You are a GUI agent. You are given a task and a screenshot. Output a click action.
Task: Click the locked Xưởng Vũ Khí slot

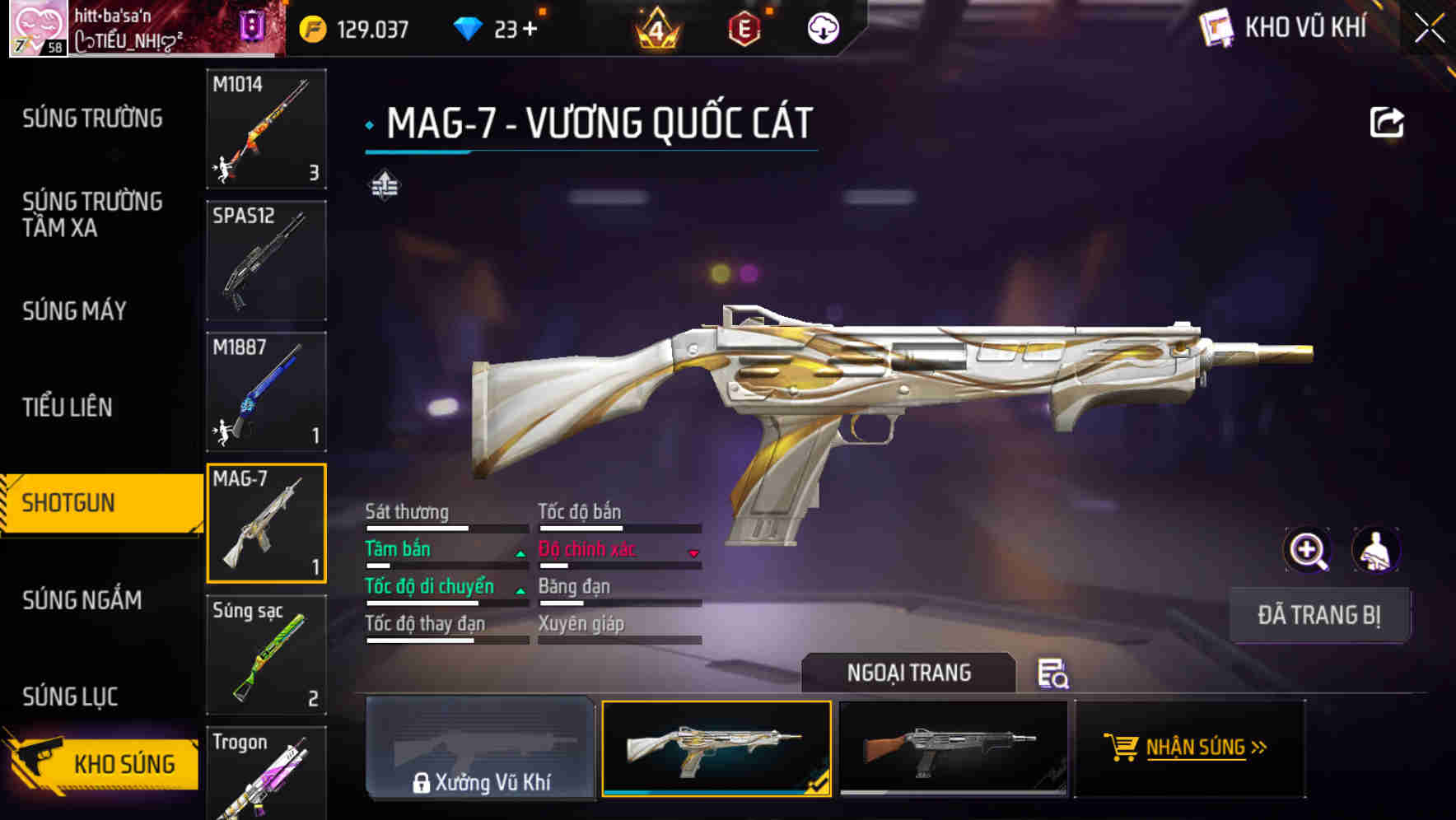point(481,749)
